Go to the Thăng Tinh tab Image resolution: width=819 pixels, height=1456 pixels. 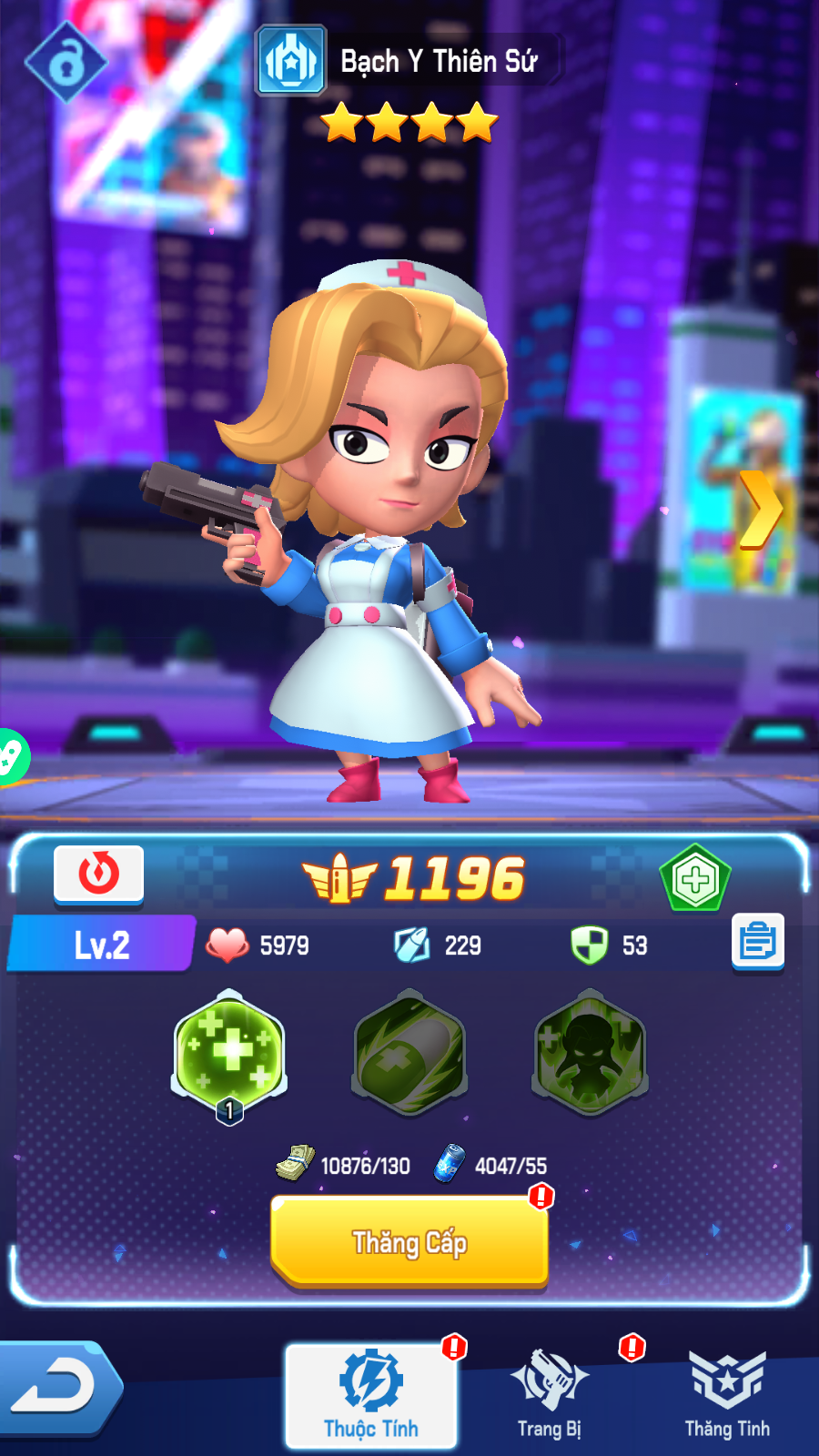click(727, 1395)
